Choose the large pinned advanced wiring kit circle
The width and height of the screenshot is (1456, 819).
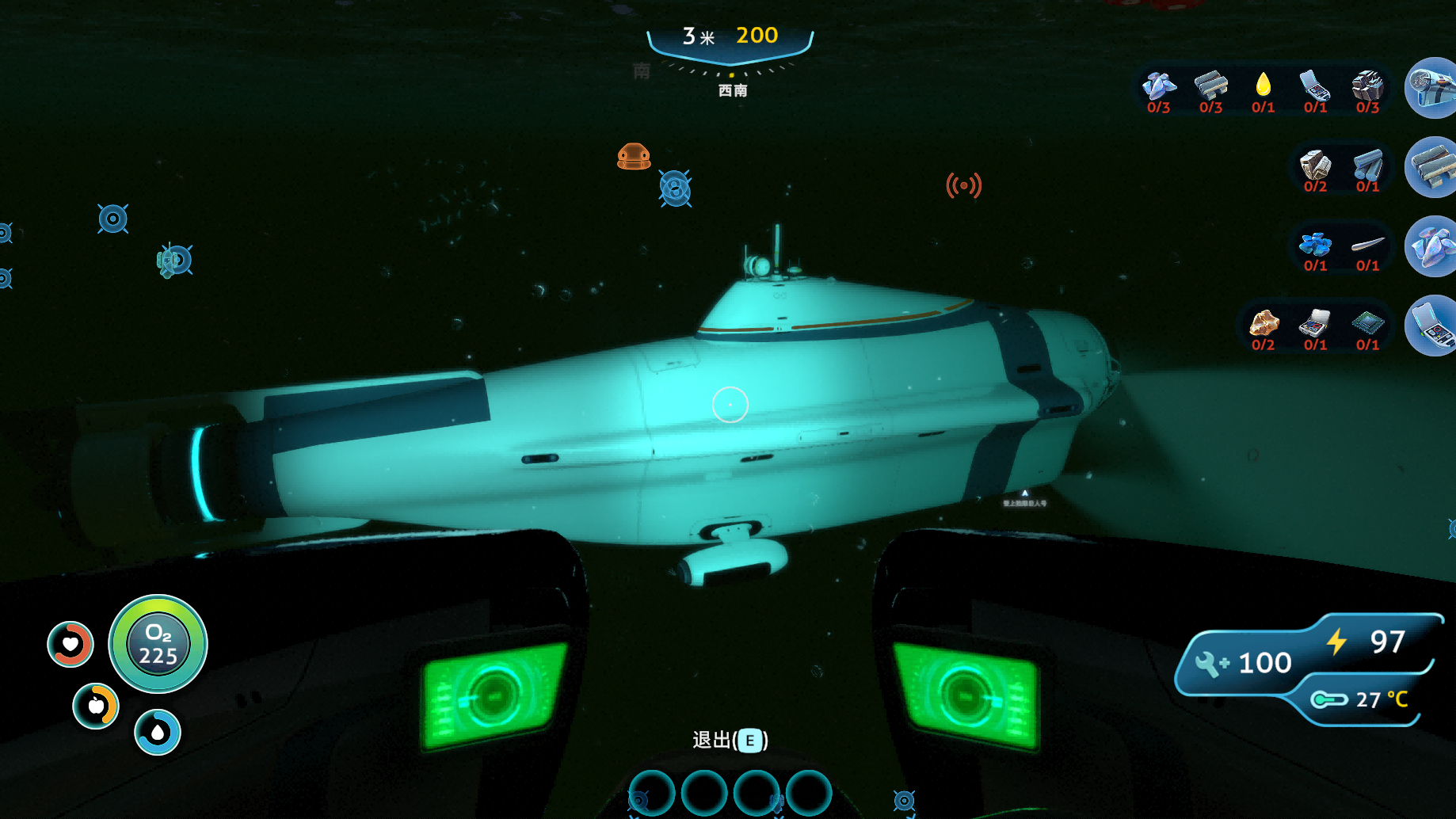coord(1432,326)
